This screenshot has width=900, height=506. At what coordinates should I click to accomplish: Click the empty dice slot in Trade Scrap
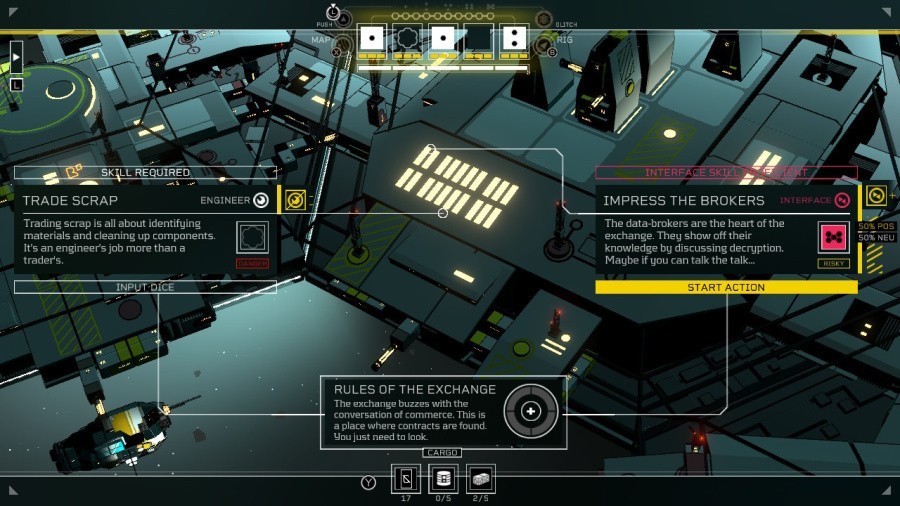coord(253,237)
